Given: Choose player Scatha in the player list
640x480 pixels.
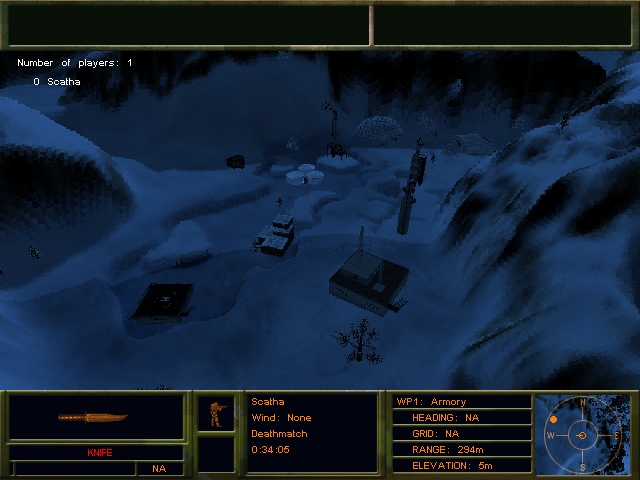Looking at the screenshot, I should pyautogui.click(x=63, y=82).
